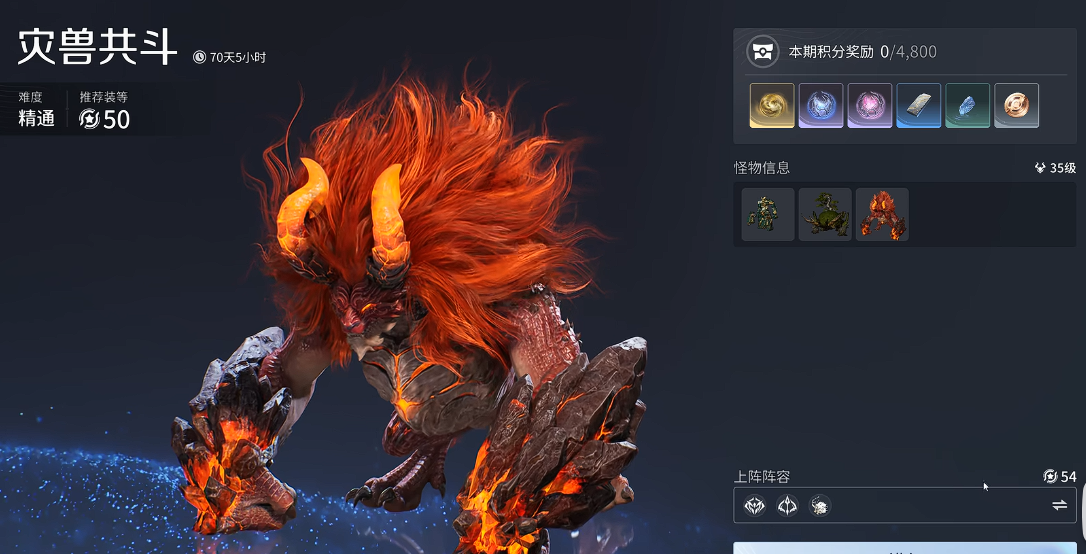View the pink orb reward item

[x=870, y=105]
